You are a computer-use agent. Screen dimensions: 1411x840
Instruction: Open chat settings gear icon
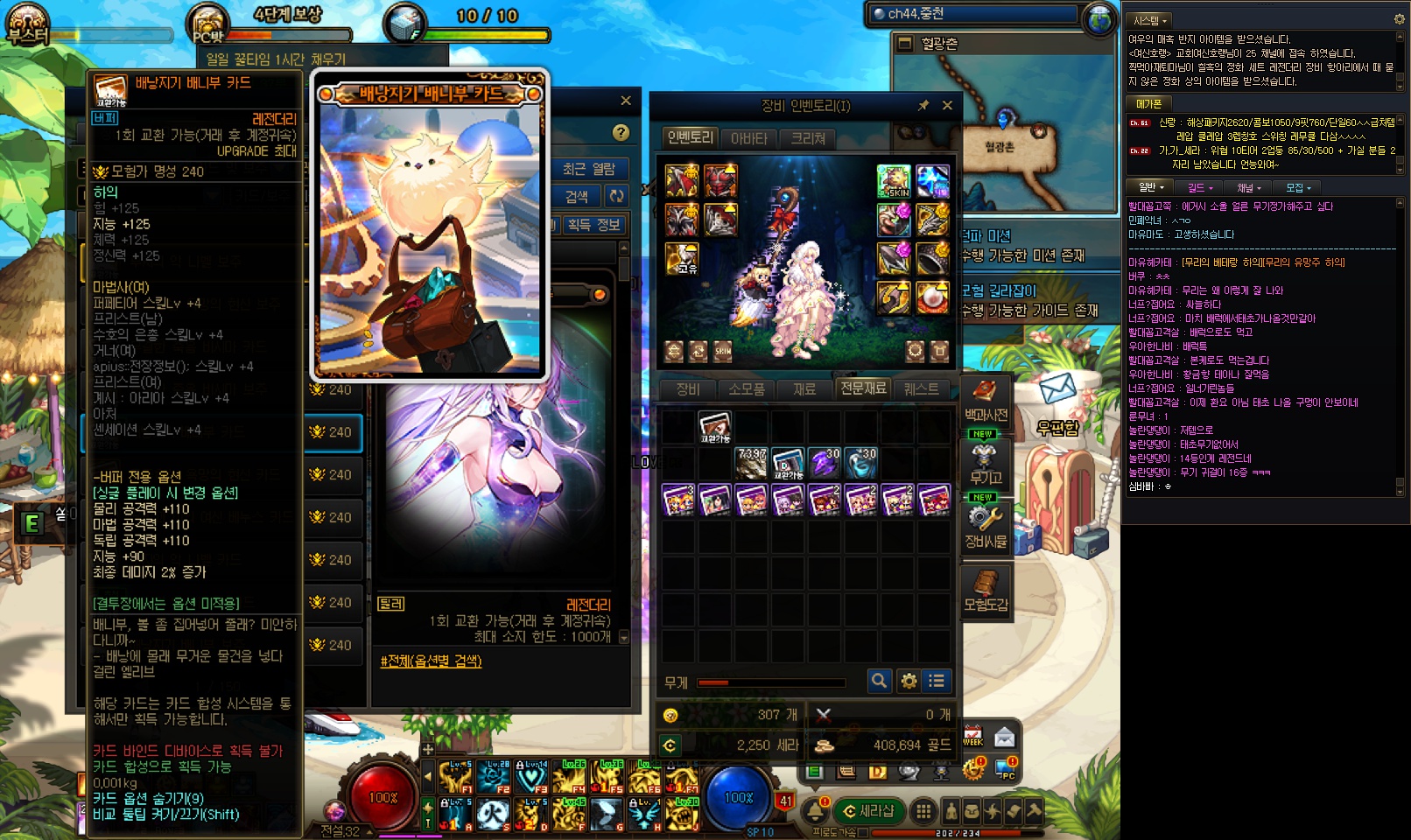coord(1399,19)
